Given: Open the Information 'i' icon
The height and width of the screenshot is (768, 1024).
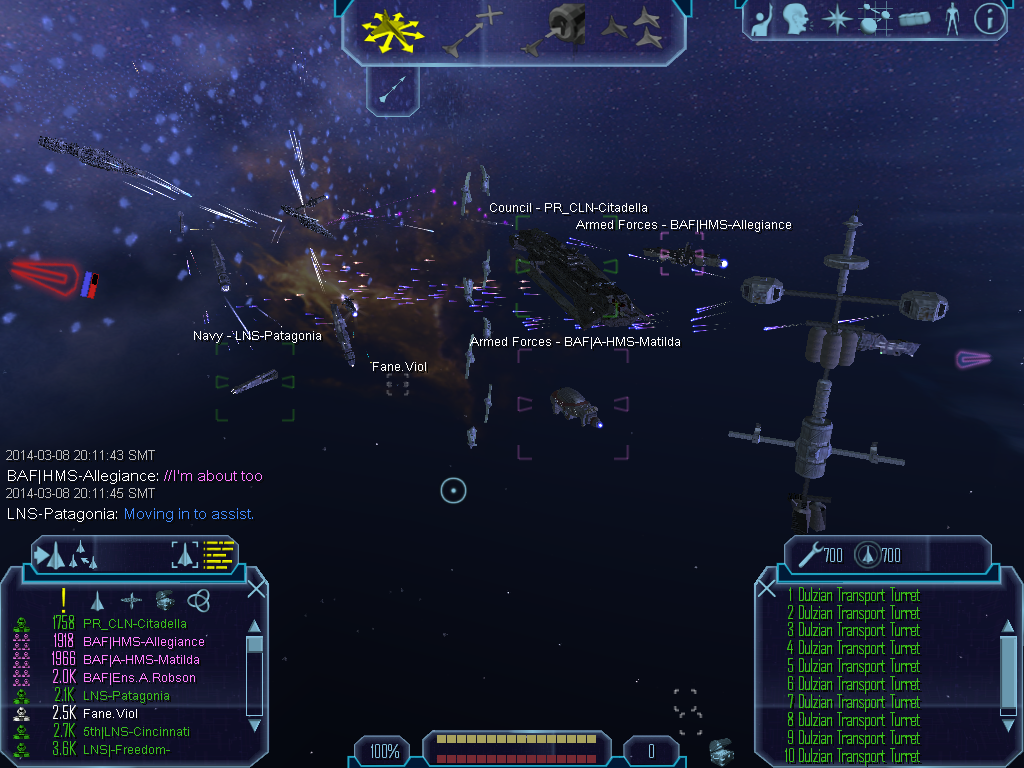Looking at the screenshot, I should [x=989, y=18].
